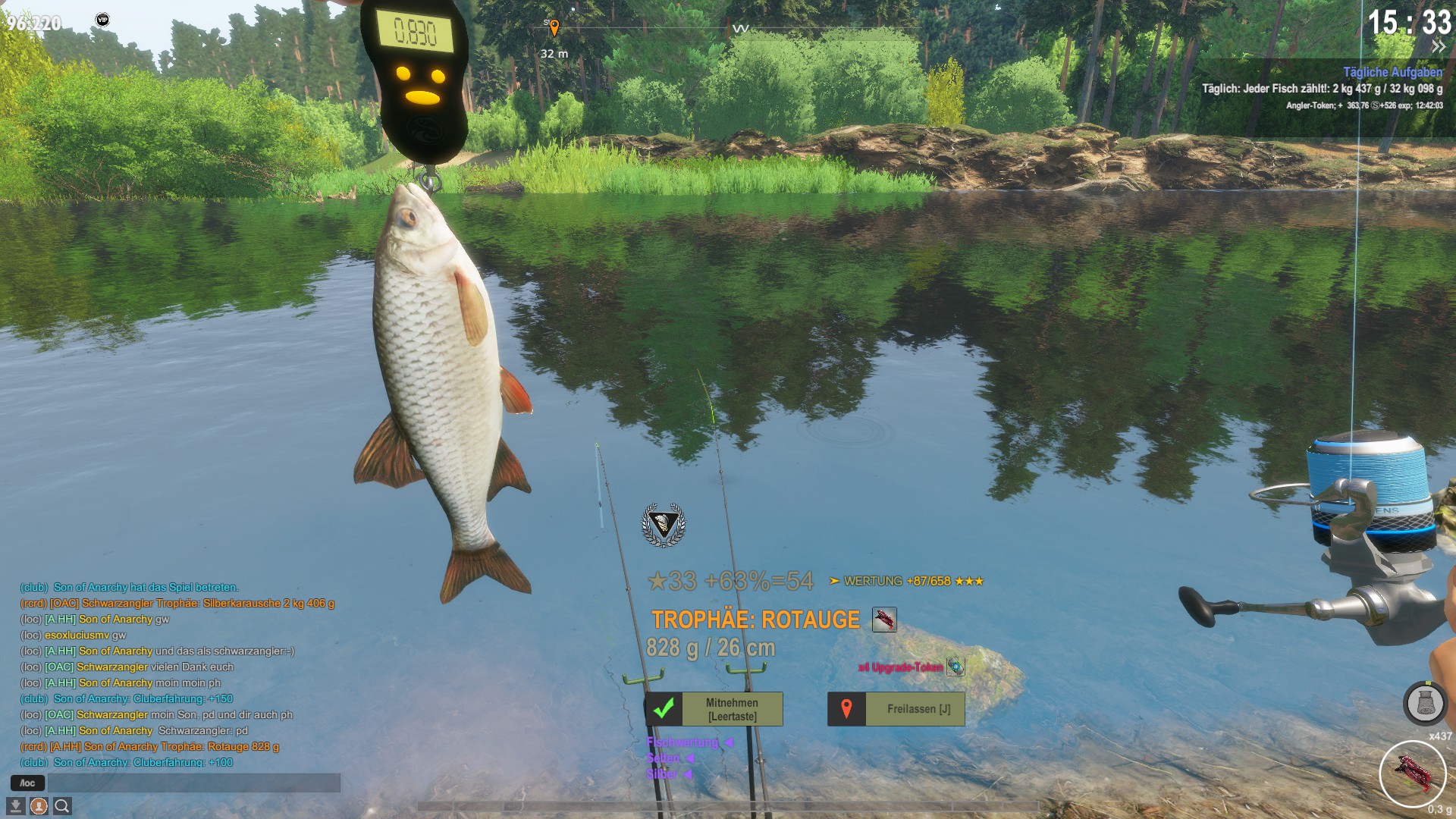Click the orange location marker on the compass

554,29
